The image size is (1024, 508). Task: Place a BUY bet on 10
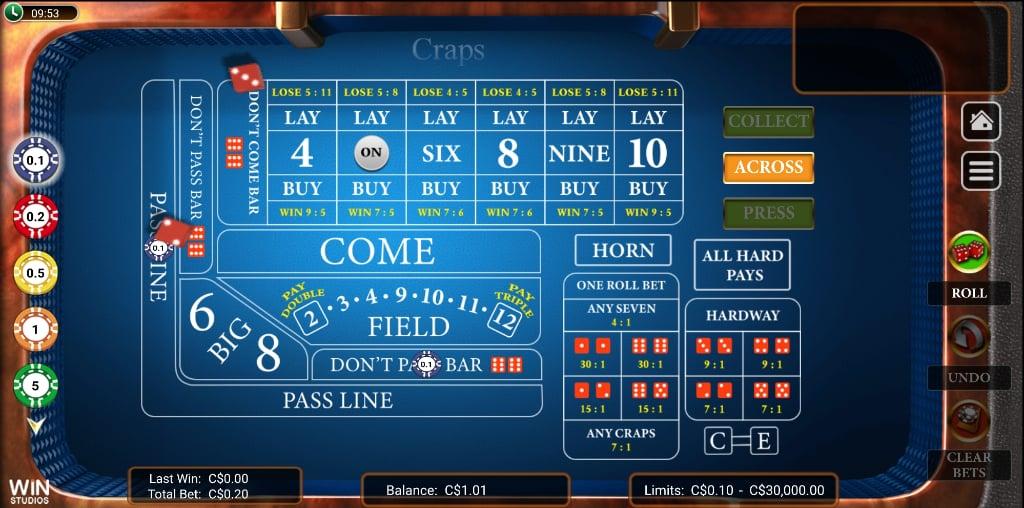(x=648, y=188)
